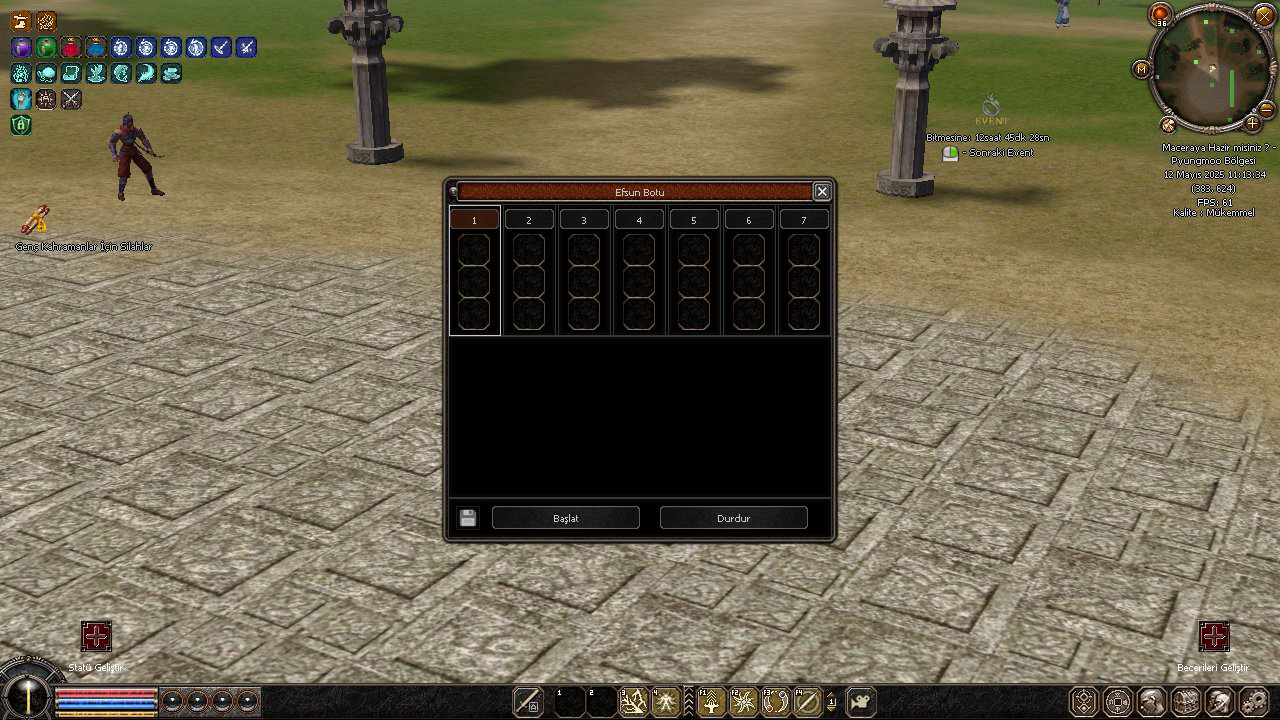Click the Durdur button
Viewport: 1280px width, 720px height.
coord(733,518)
